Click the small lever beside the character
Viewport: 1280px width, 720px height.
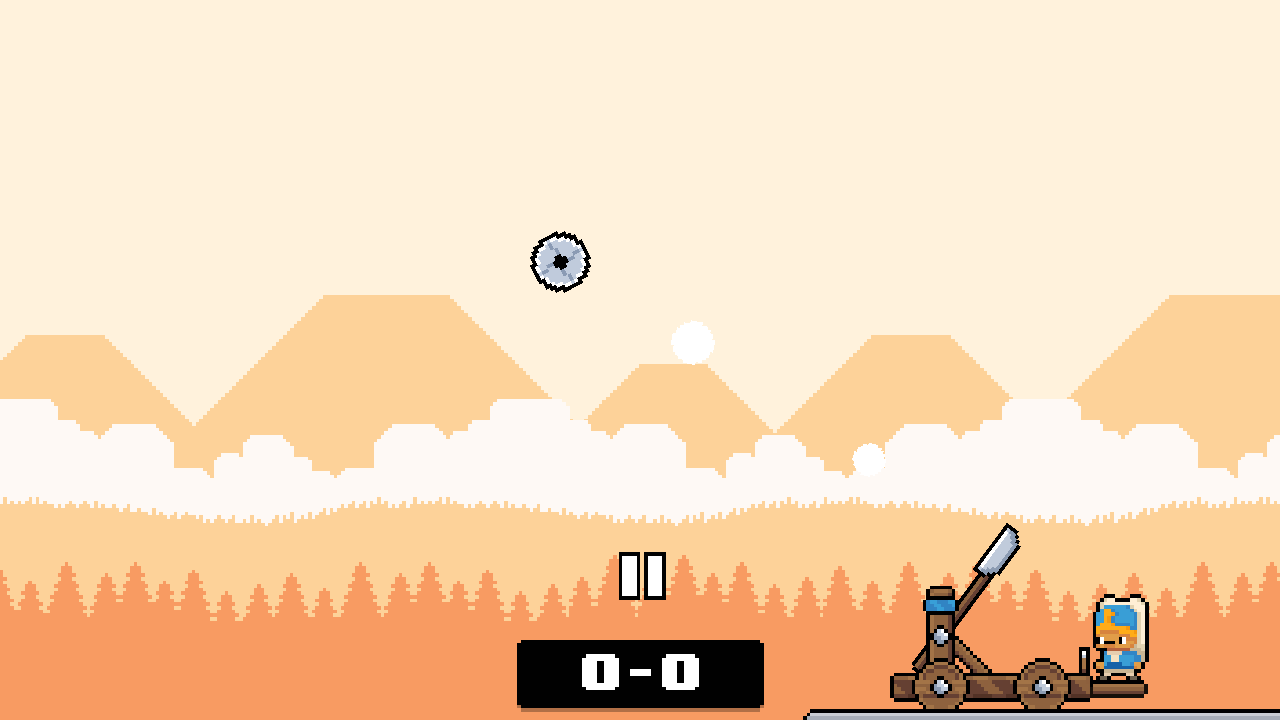point(1084,659)
